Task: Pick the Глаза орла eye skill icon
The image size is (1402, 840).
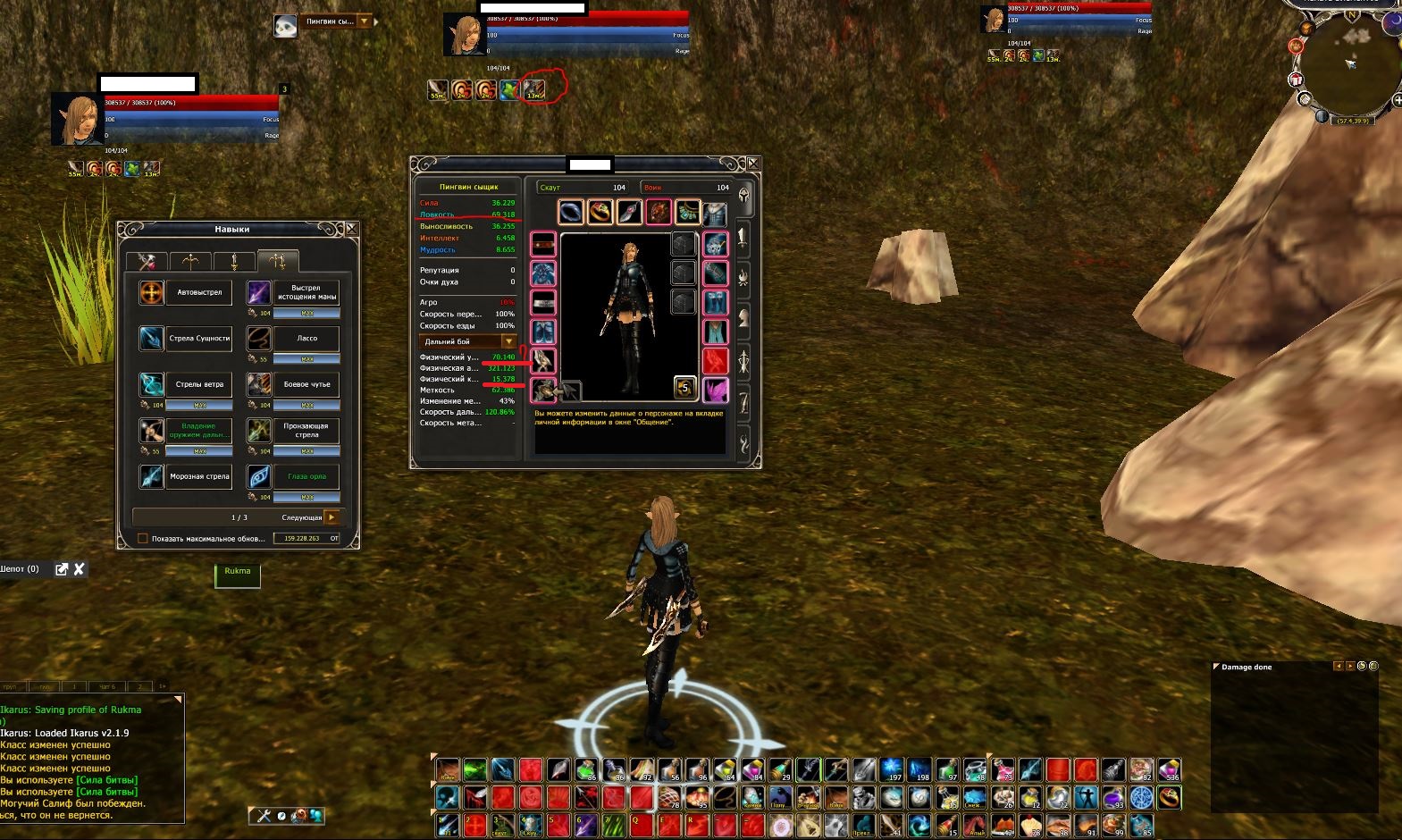Action: pyautogui.click(x=259, y=476)
